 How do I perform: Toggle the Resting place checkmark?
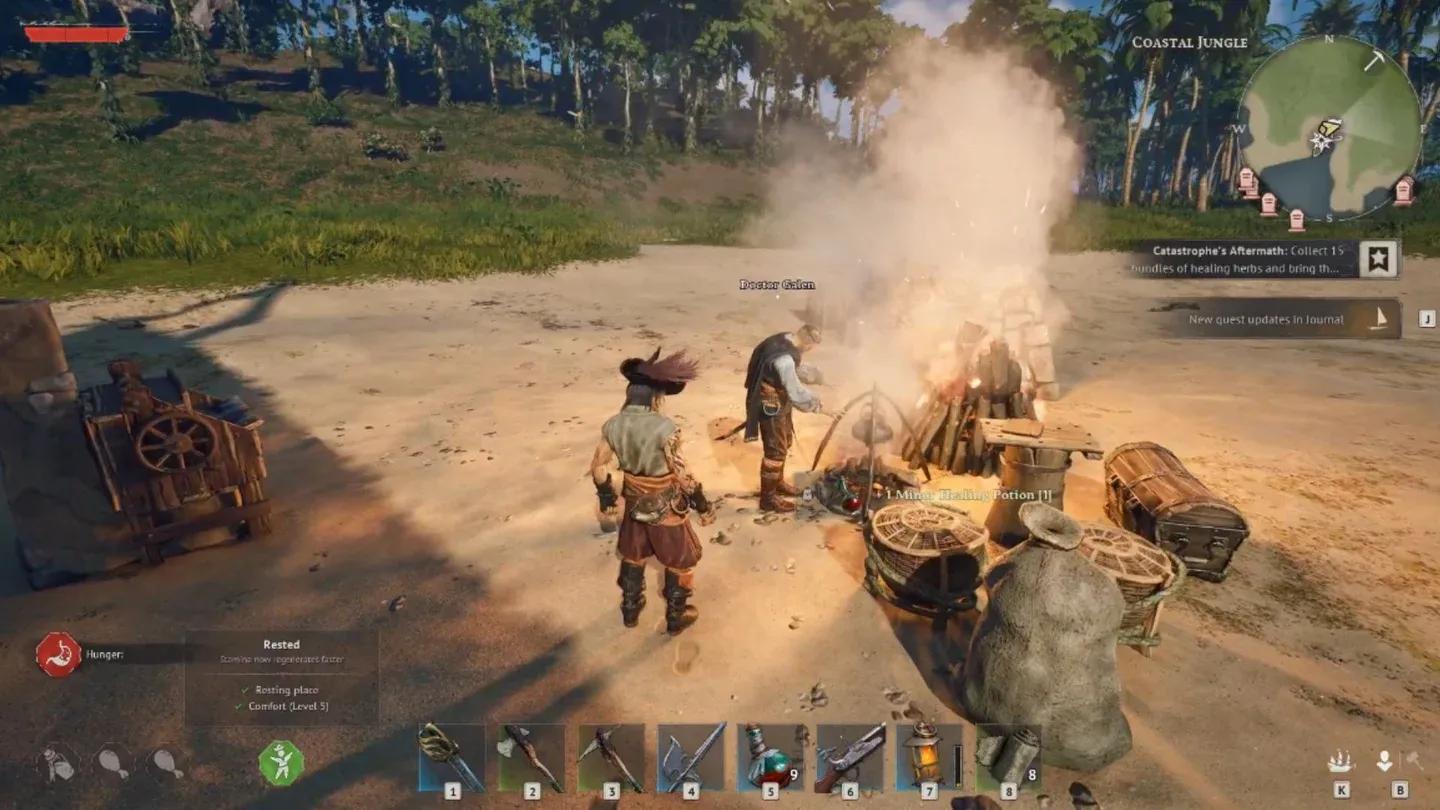tap(247, 689)
